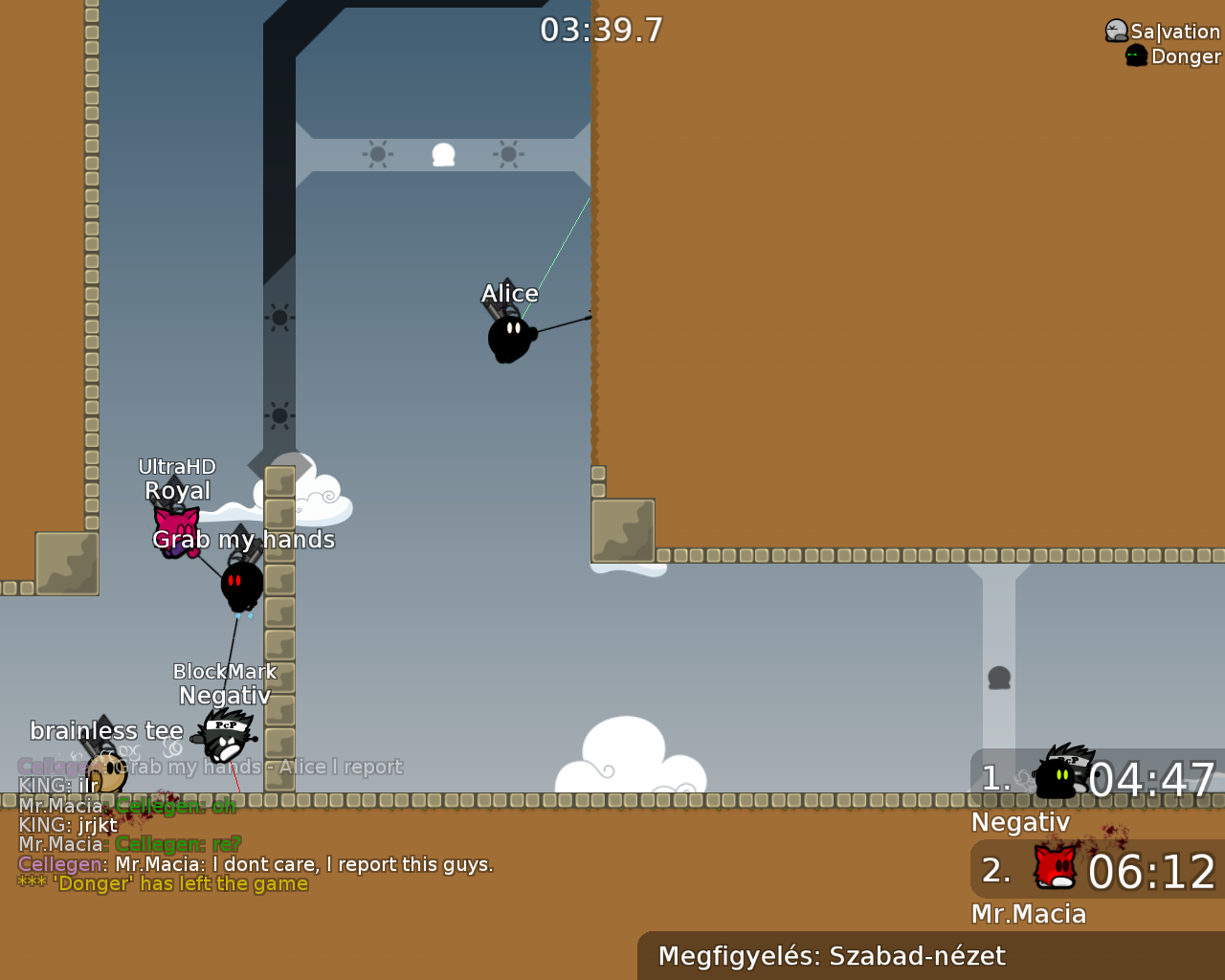The height and width of the screenshot is (980, 1225).
Task: Click the 'Grab my hands' name label
Action: tap(244, 539)
